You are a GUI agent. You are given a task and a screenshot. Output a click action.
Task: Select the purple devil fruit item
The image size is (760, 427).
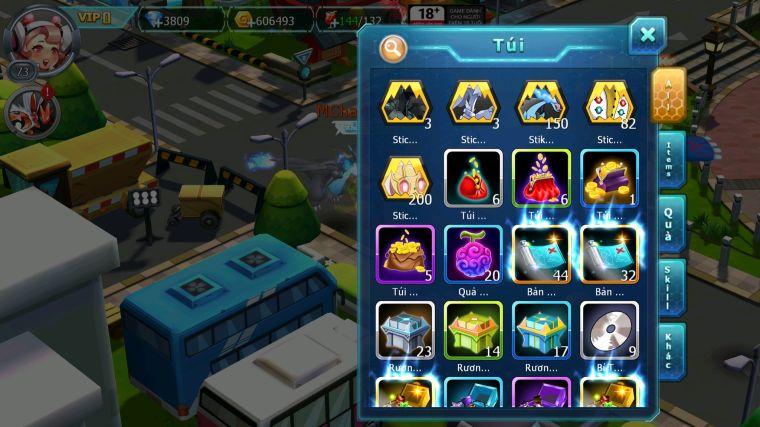click(x=473, y=254)
